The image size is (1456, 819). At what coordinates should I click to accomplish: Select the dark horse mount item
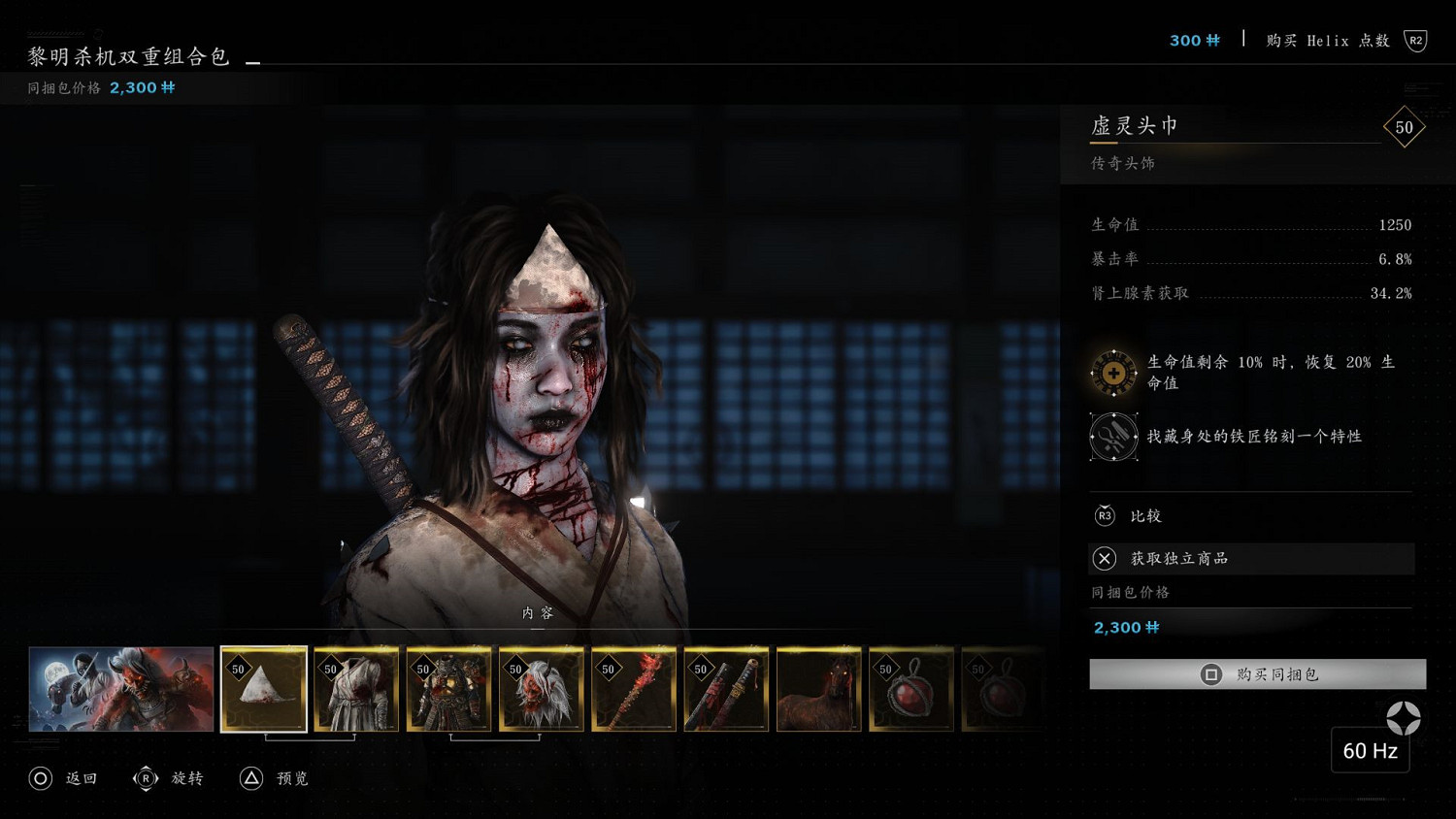[819, 689]
